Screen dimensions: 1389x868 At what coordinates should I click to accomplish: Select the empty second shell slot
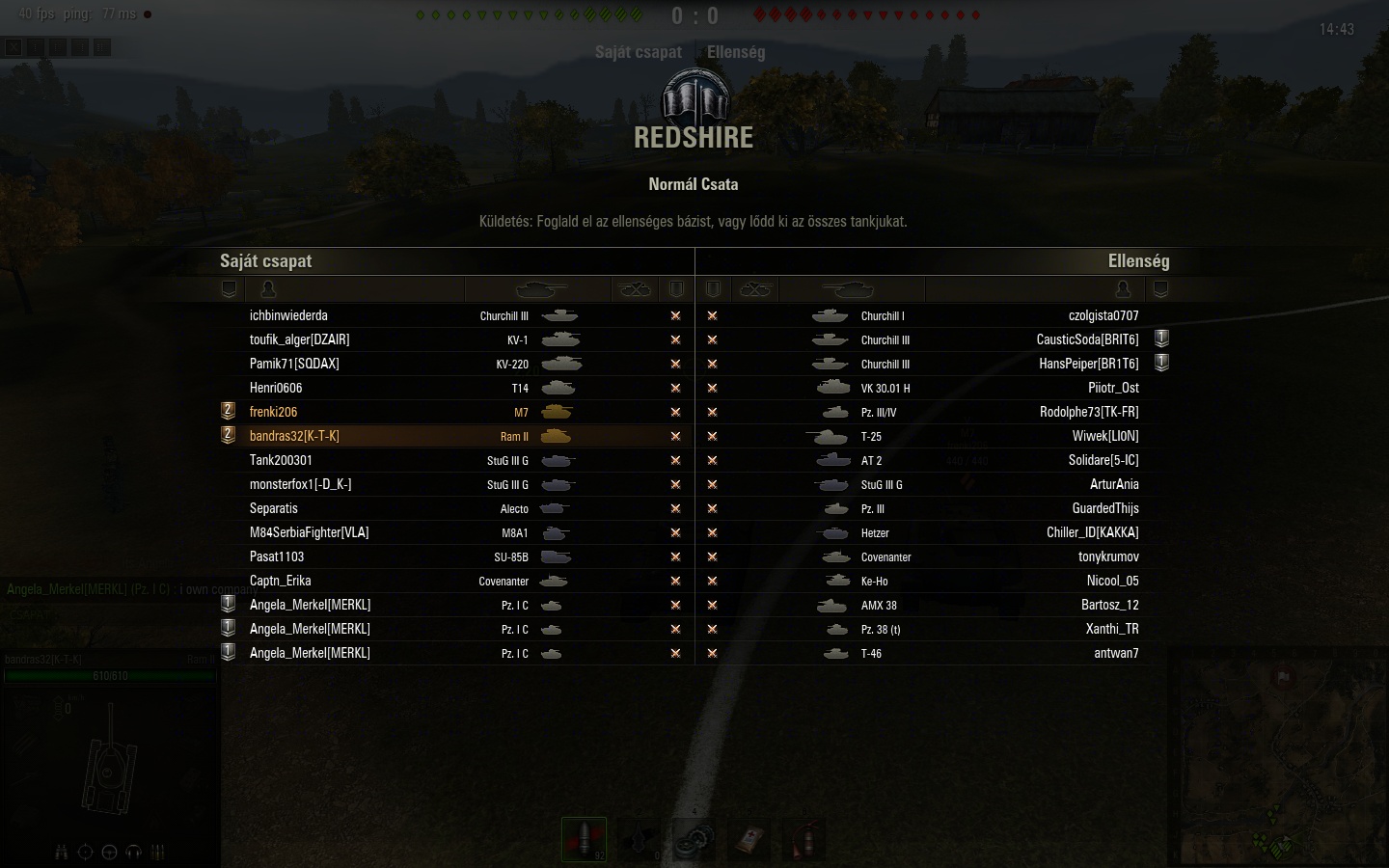[x=639, y=839]
